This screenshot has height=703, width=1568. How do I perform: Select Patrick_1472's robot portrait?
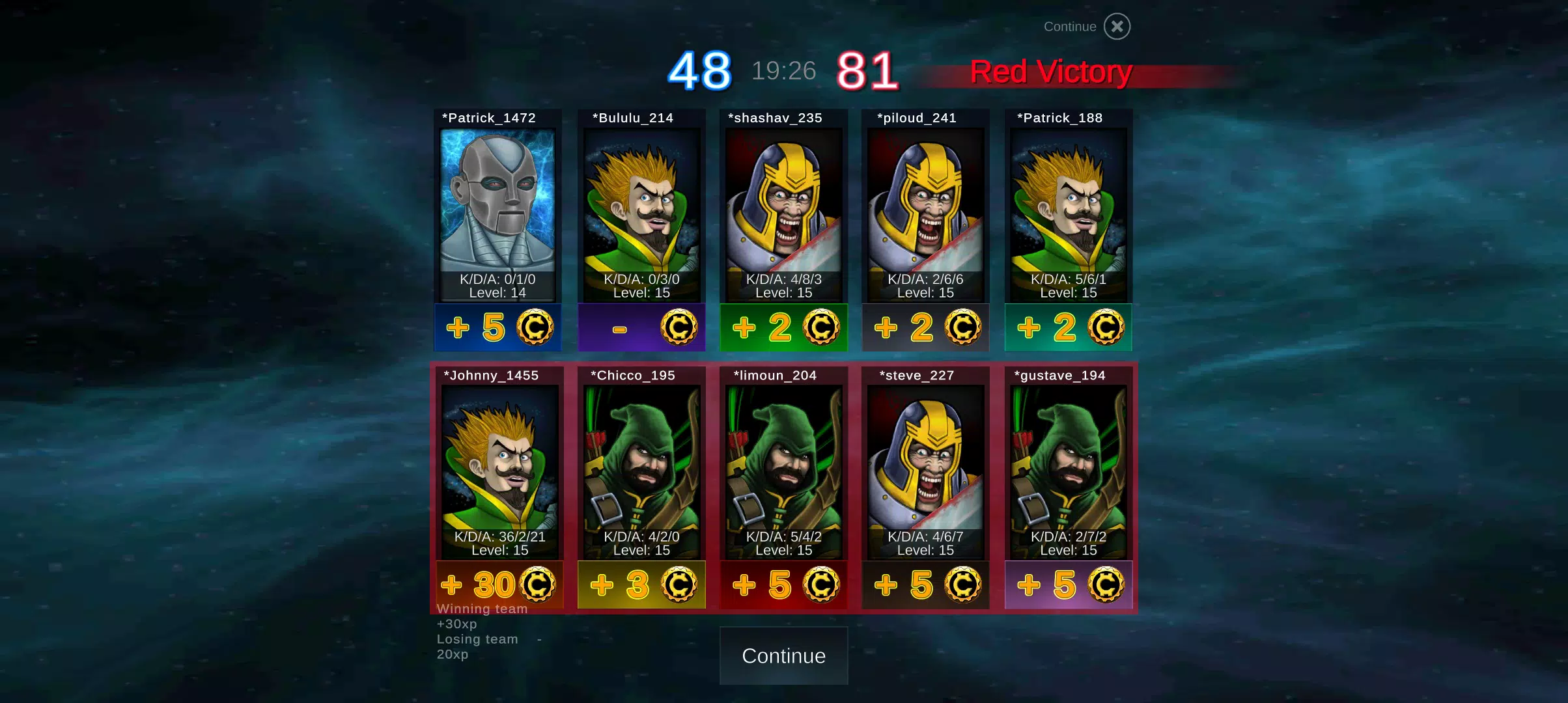497,202
